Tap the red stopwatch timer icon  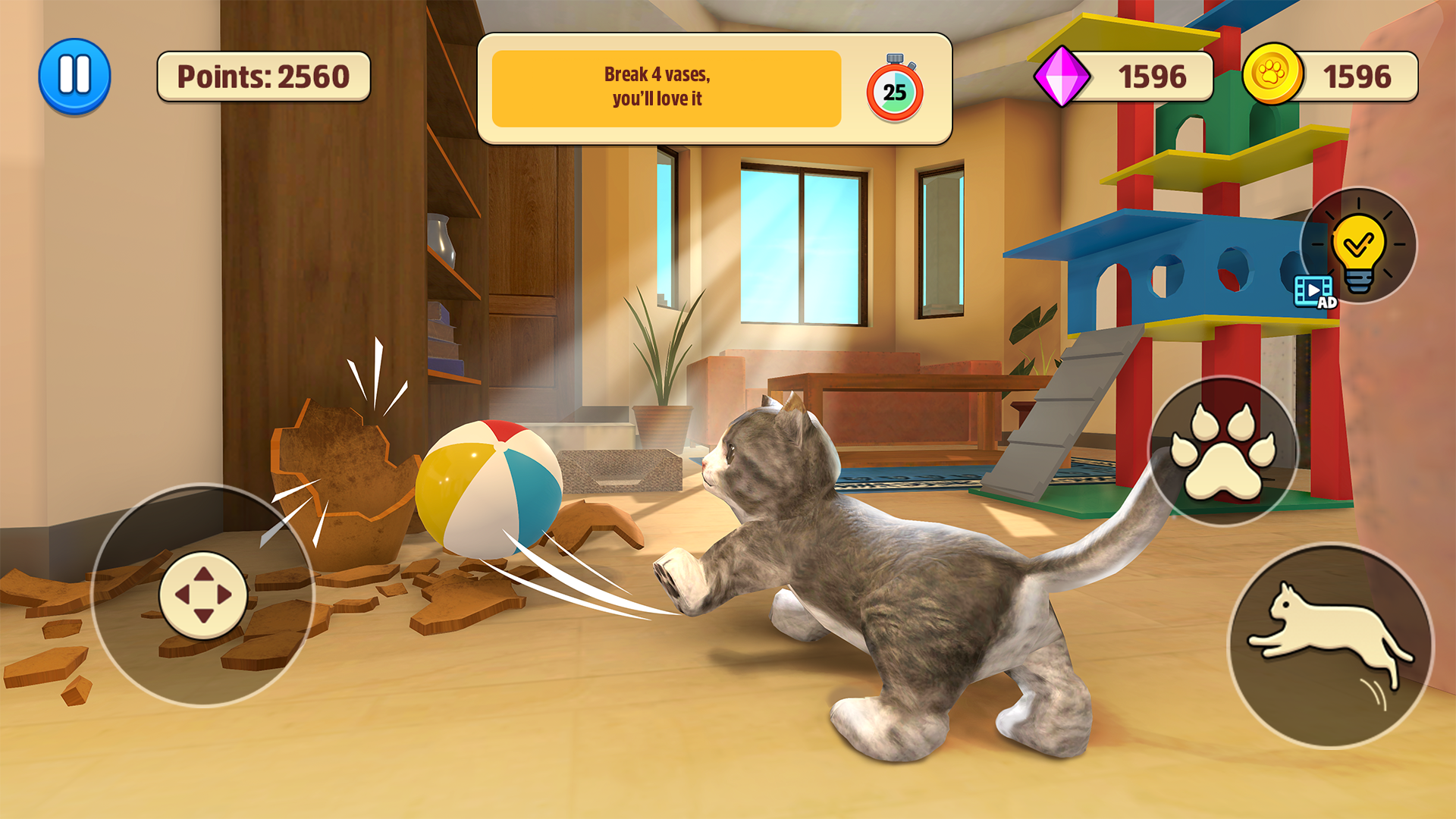pos(893,91)
